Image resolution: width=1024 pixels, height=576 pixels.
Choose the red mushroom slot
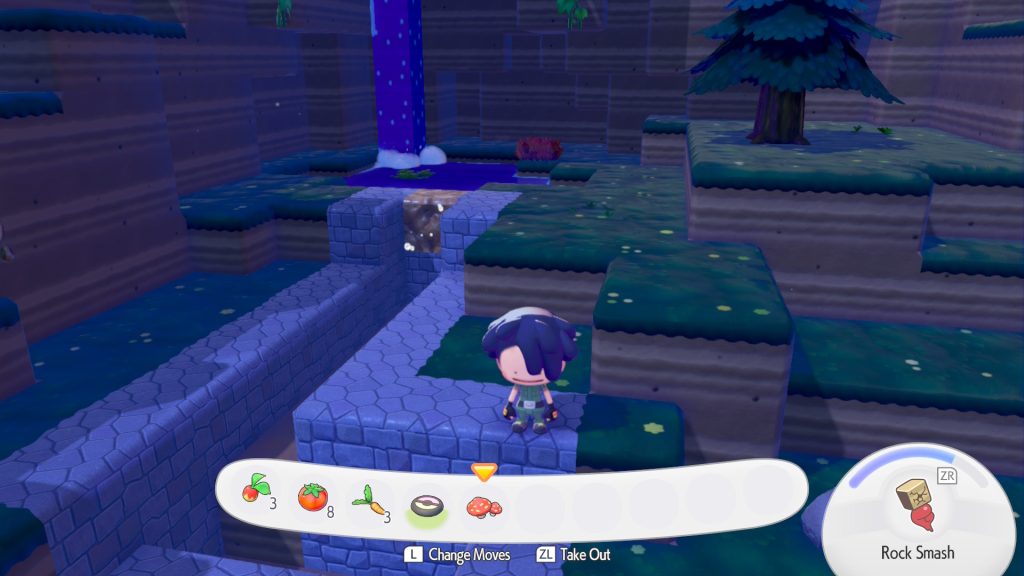(x=484, y=503)
